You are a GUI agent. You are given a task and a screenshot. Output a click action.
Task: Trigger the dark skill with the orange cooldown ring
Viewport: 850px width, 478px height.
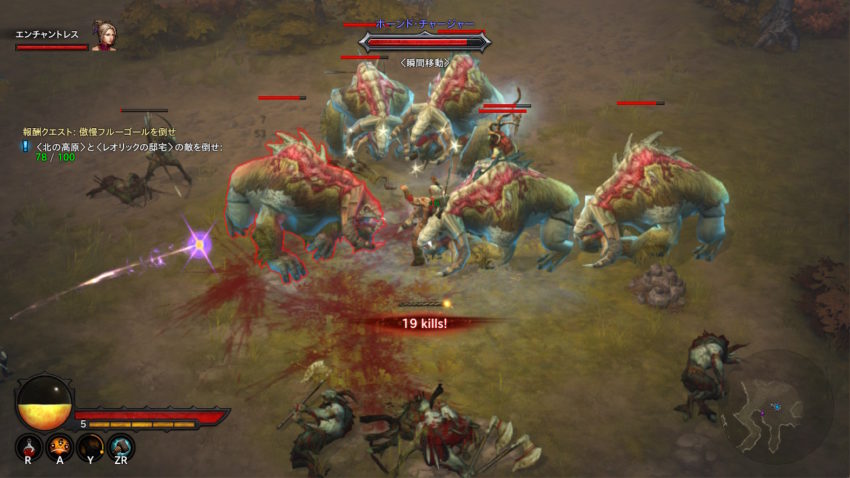pos(90,446)
